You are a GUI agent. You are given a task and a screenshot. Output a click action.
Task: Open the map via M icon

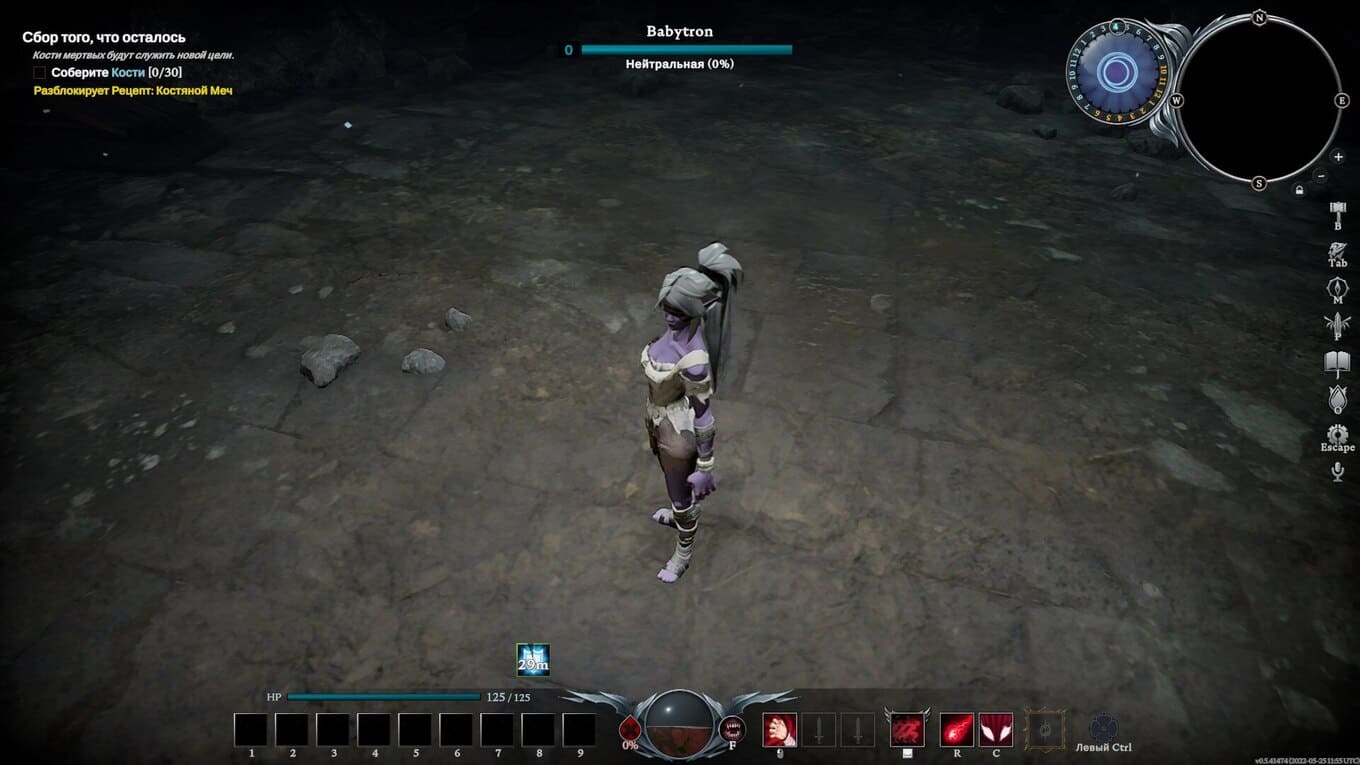click(x=1338, y=288)
